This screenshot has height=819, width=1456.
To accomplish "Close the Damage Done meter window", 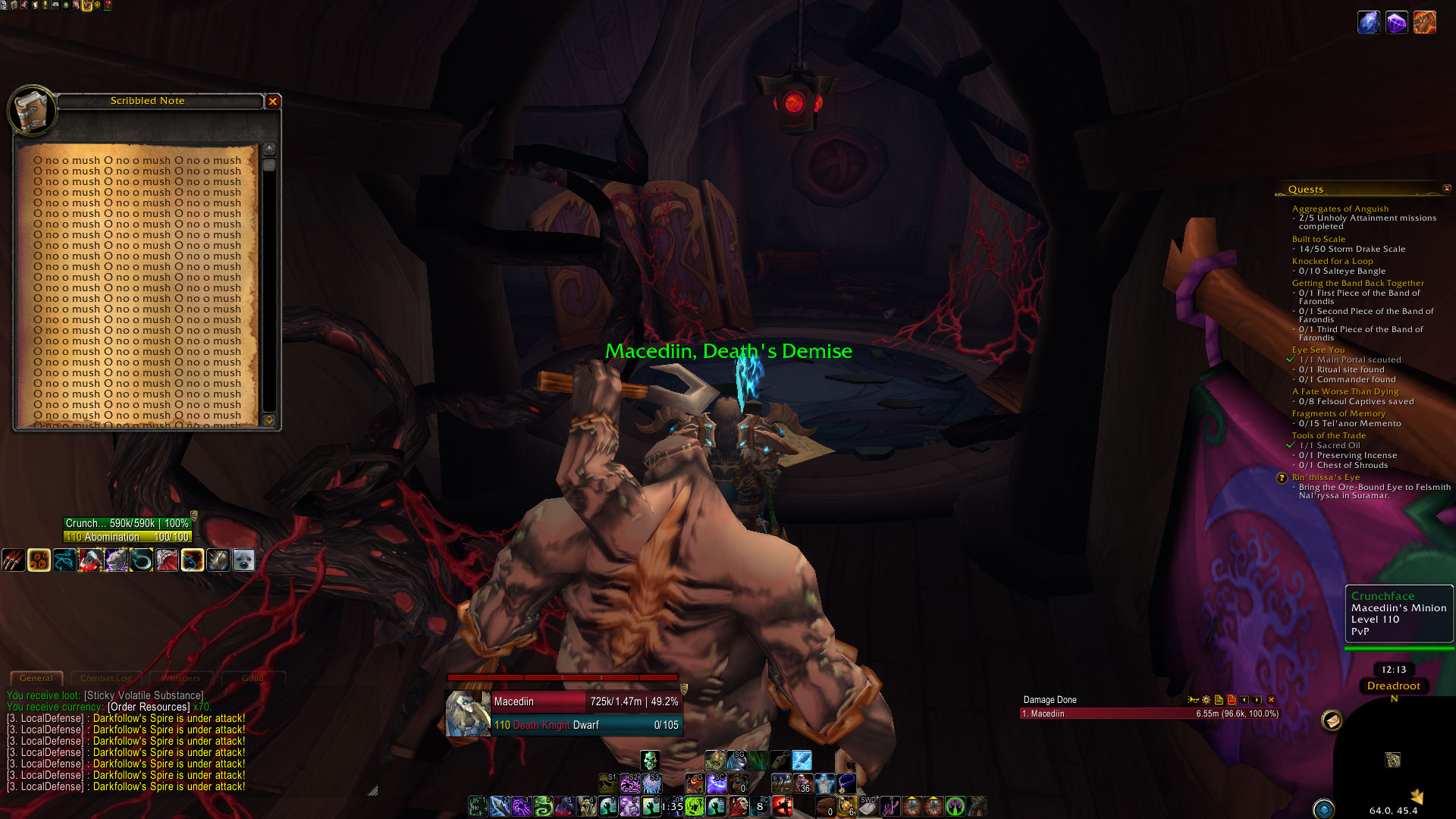I will click(1272, 700).
